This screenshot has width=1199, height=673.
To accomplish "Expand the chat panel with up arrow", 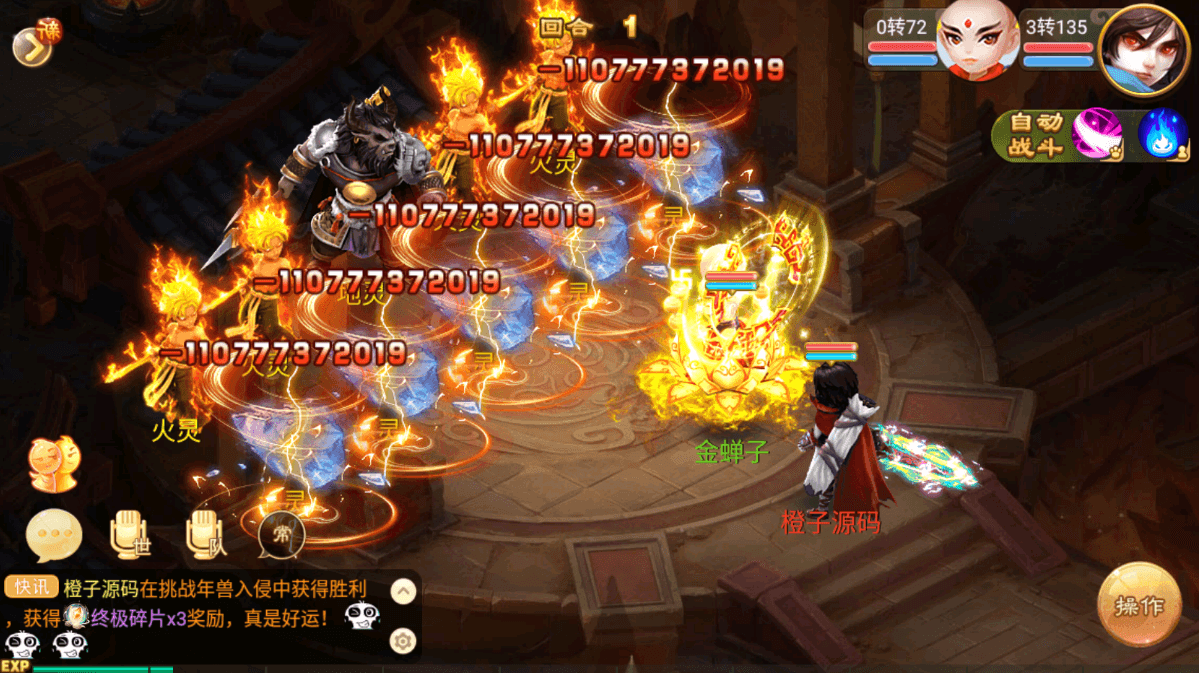I will click(x=403, y=591).
